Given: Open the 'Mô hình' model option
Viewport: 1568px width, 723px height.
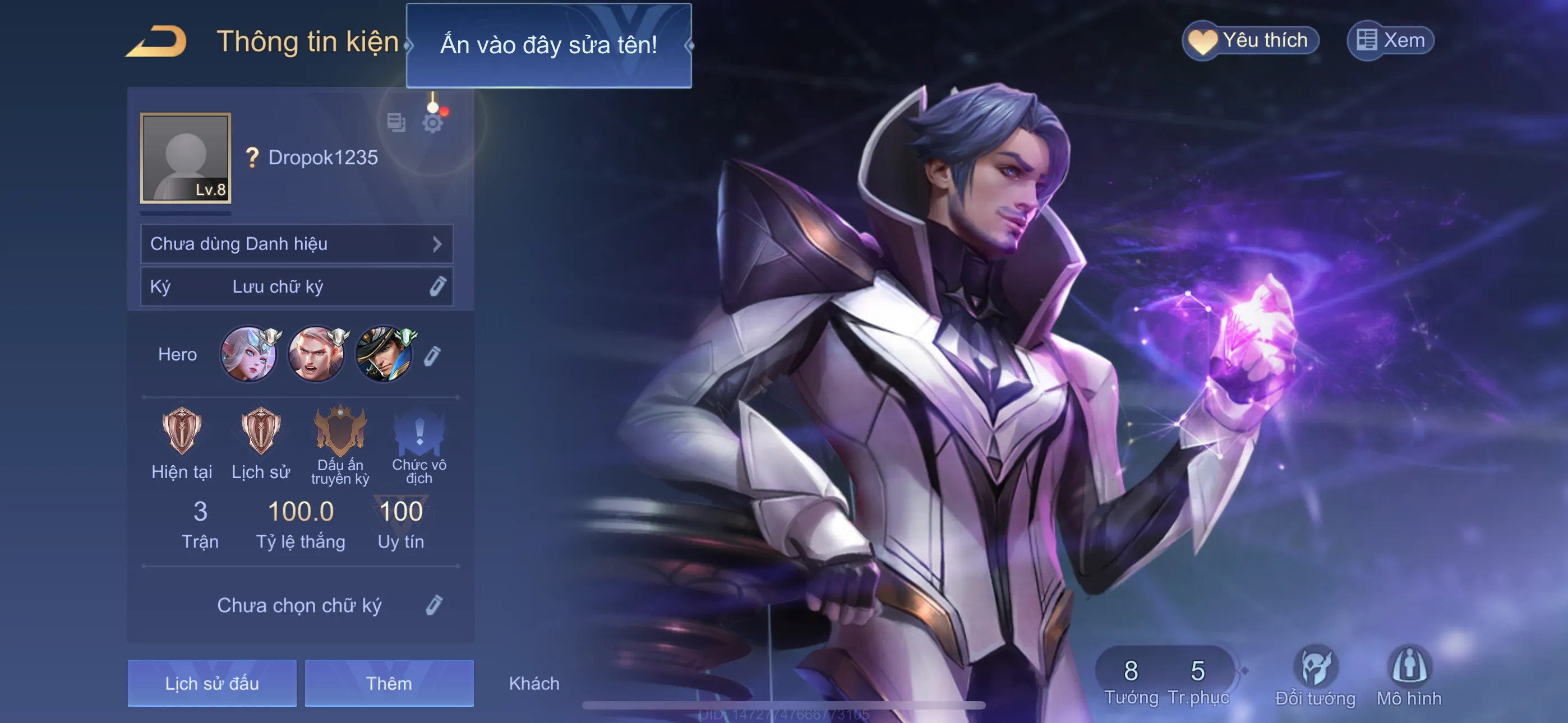Looking at the screenshot, I should pos(1409,675).
